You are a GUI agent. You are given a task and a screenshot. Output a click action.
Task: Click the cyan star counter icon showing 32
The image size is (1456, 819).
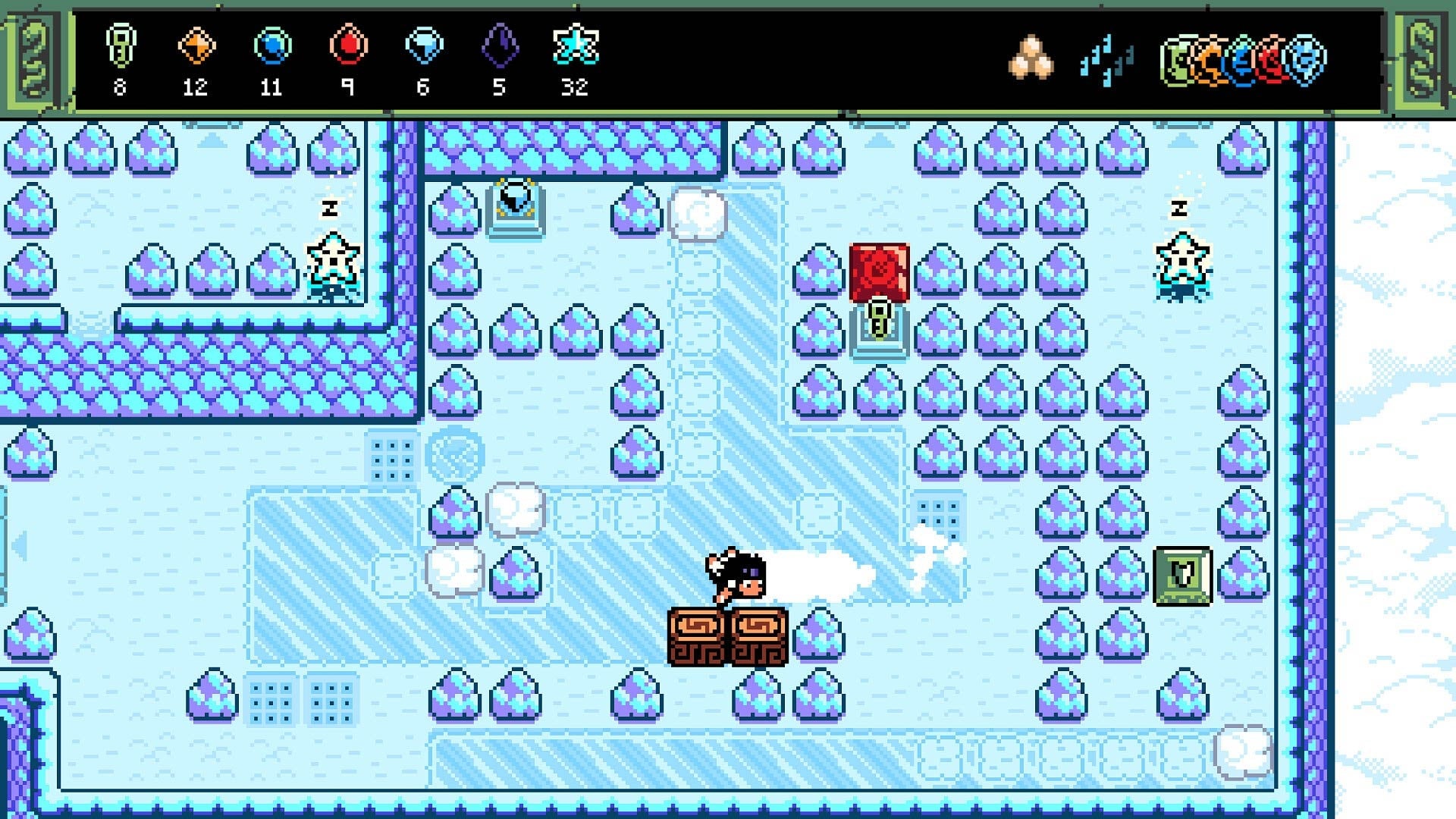click(x=576, y=47)
